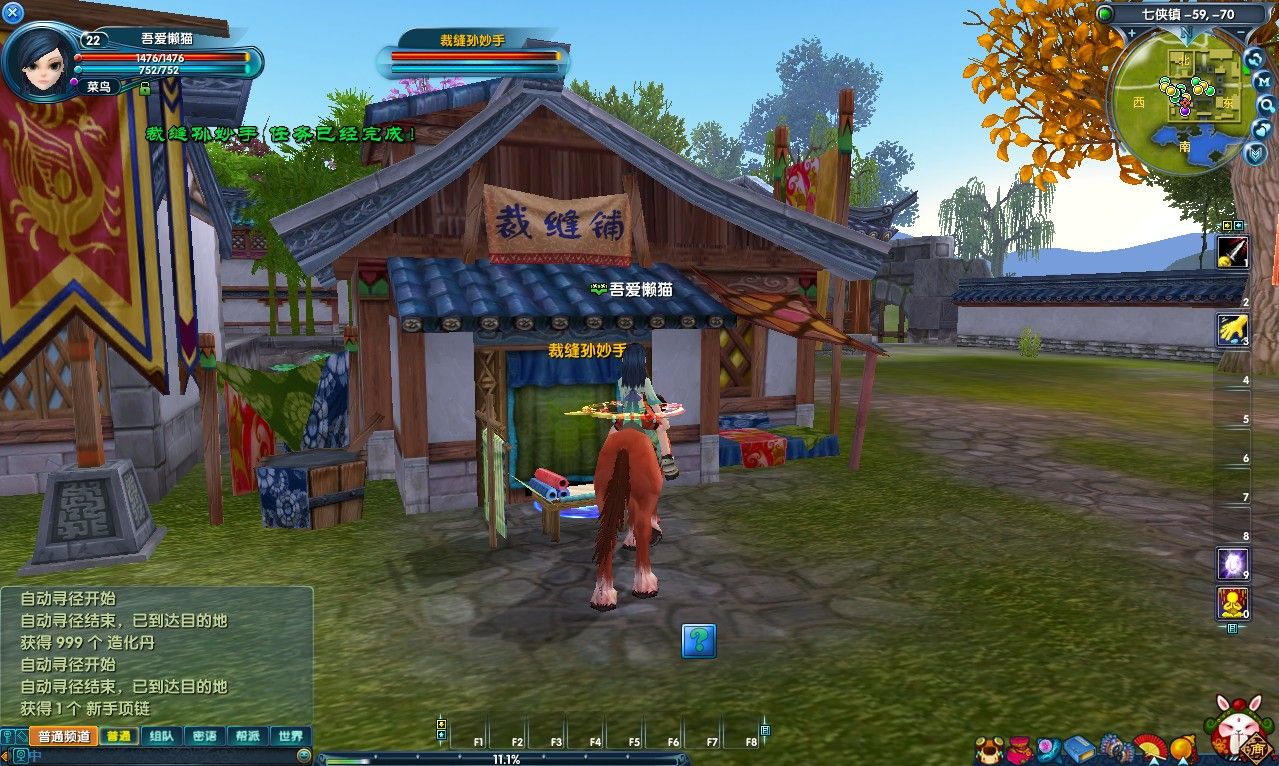
Task: Switch to the 密语 whisper channel tab
Action: [204, 736]
